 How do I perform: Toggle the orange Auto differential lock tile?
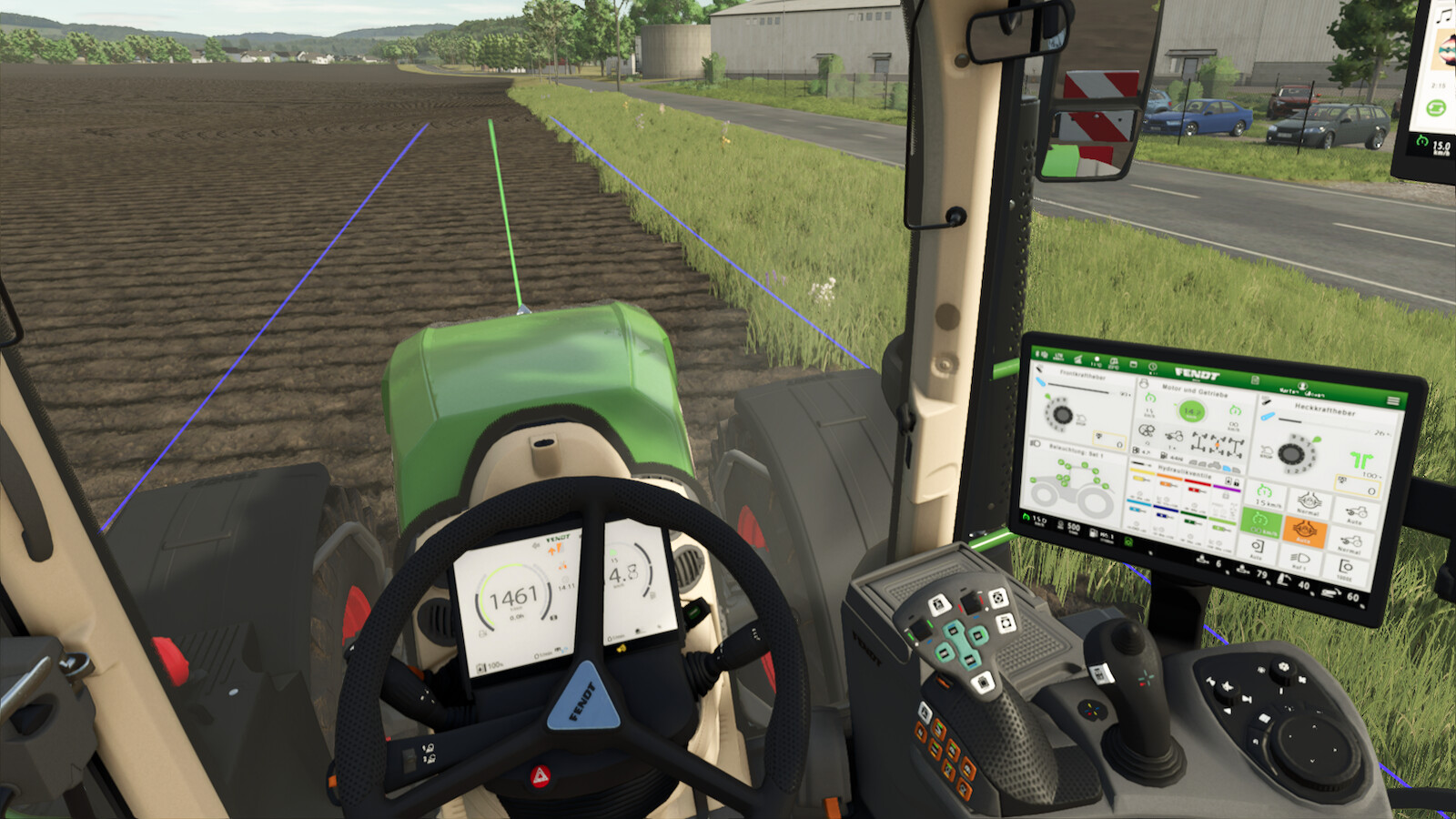1304,532
